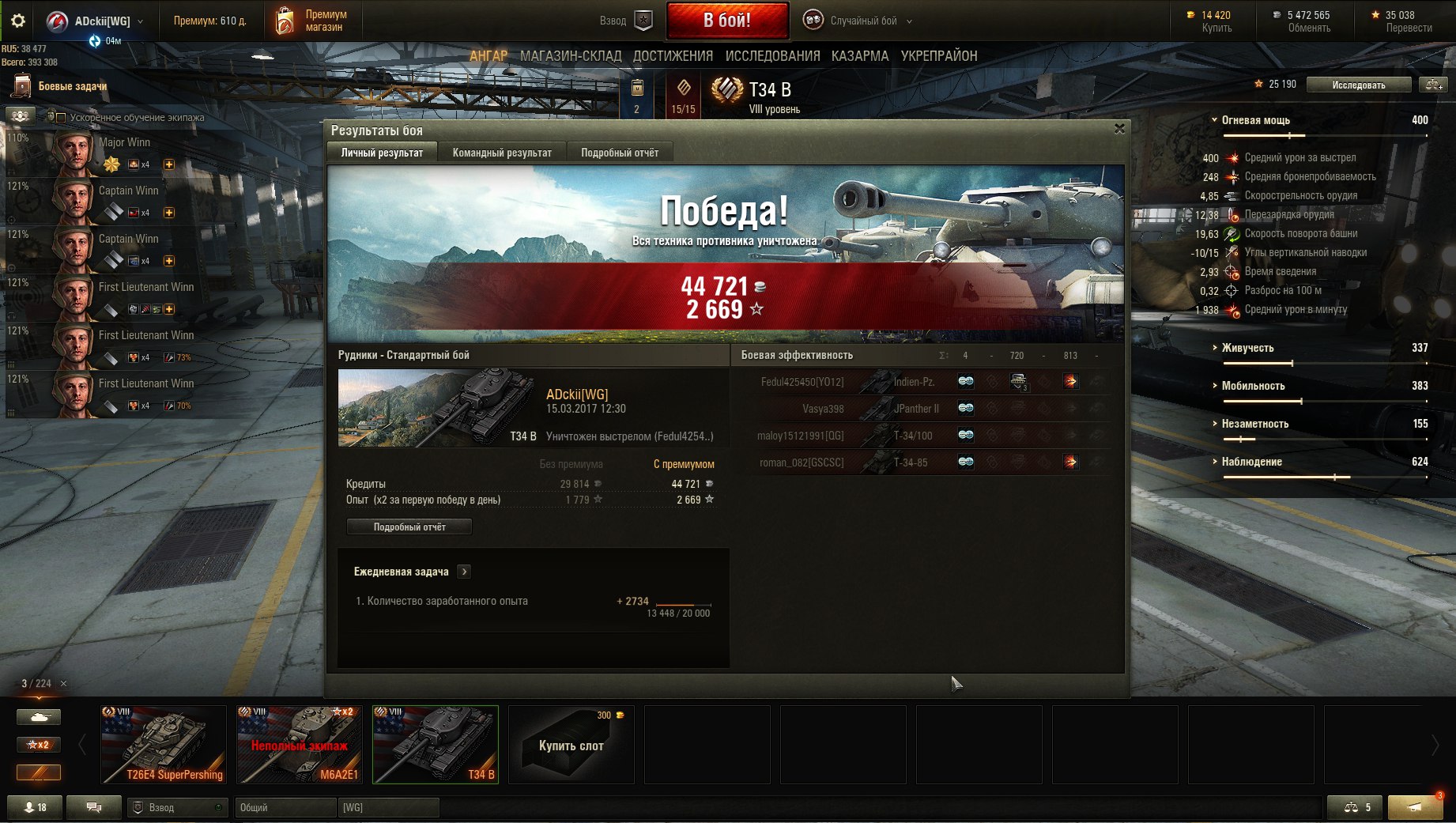Open the Премиум магазин
Screen dimensions: 1456x823
311,21
